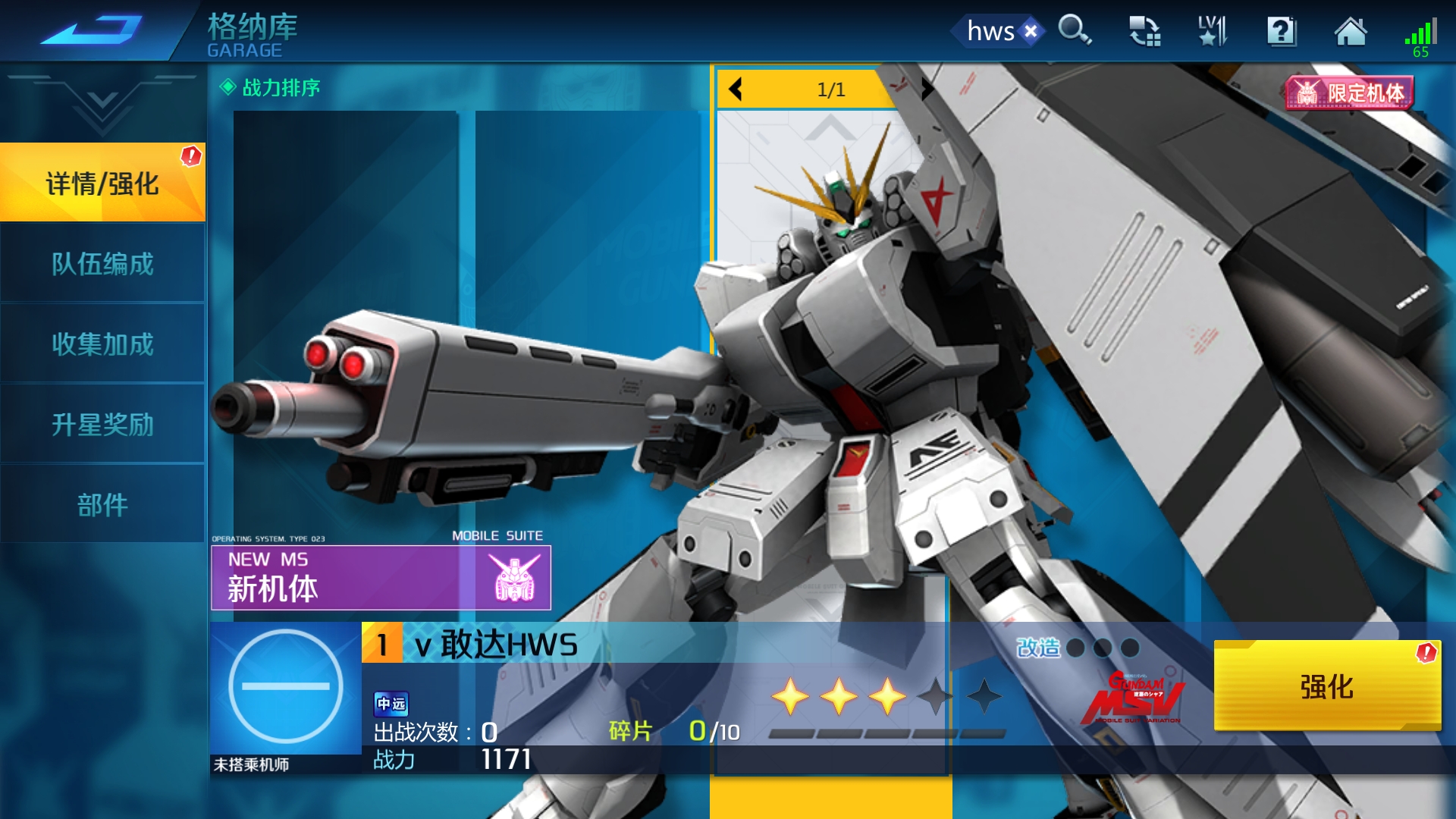The image size is (1456, 819).
Task: Open the 部件 parts tab
Action: (102, 505)
